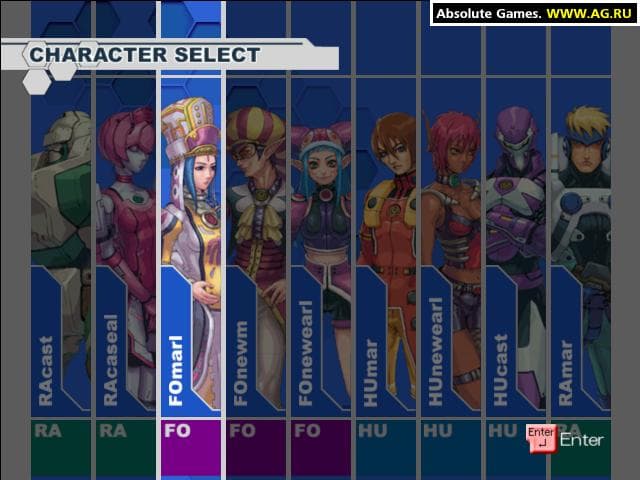The width and height of the screenshot is (640, 480).
Task: Choose the RAcaseal character
Action: pos(125,250)
